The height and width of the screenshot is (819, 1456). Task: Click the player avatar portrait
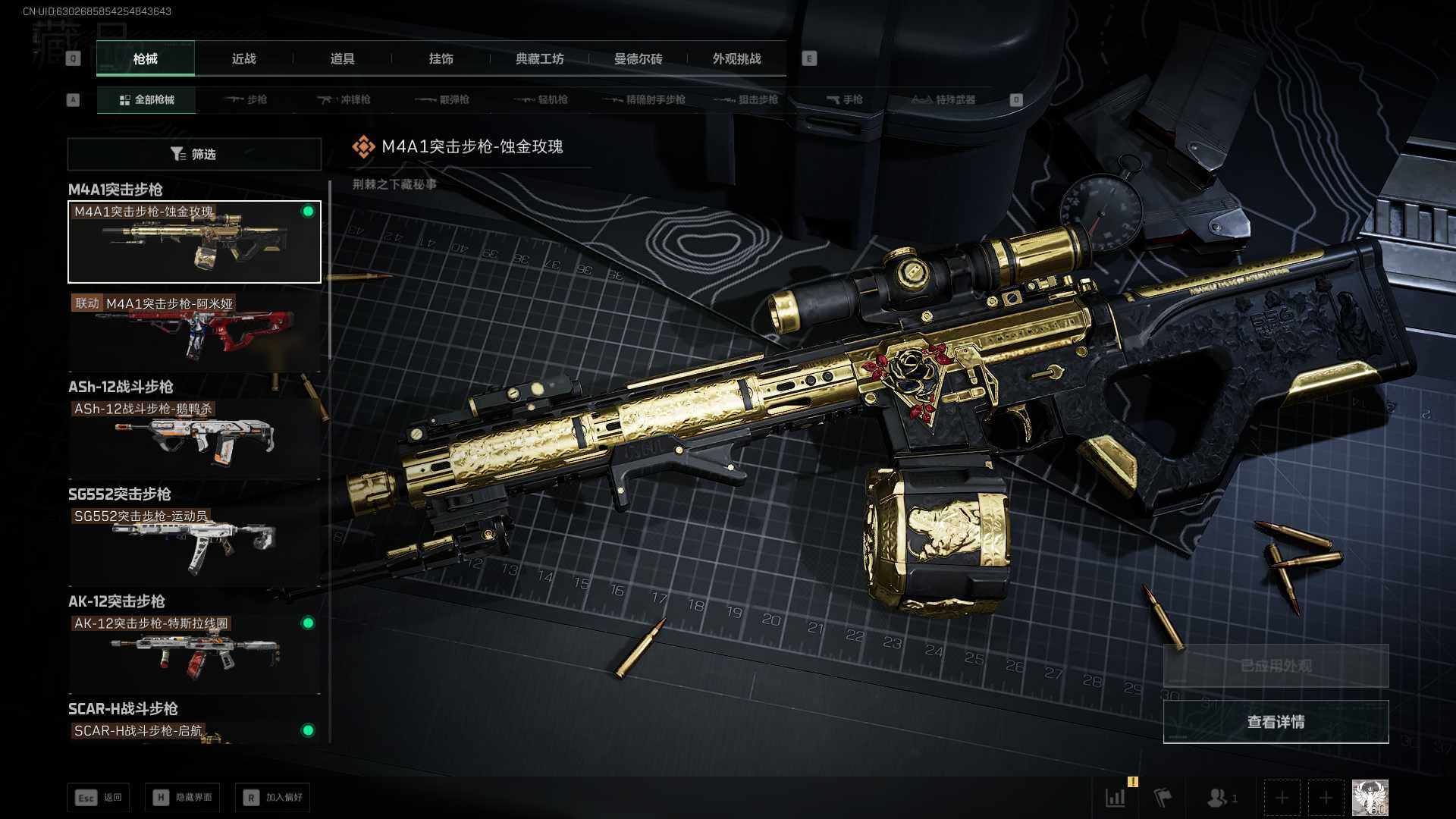click(x=1370, y=798)
